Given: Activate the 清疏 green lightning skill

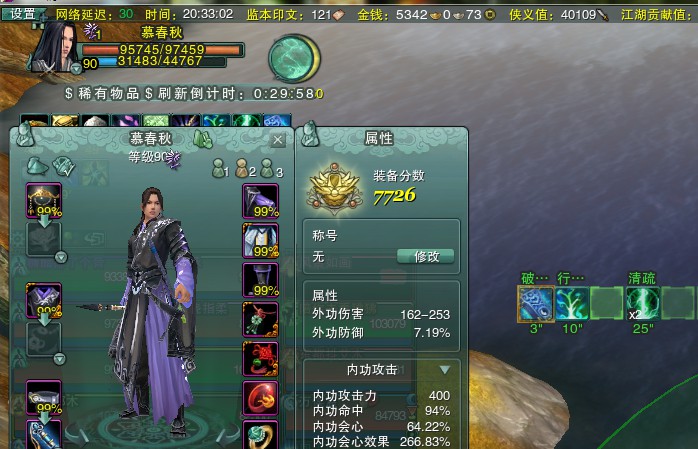Looking at the screenshot, I should 640,303.
